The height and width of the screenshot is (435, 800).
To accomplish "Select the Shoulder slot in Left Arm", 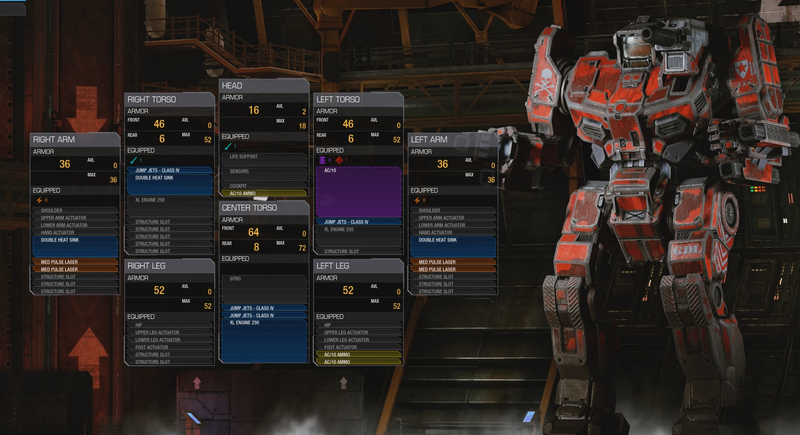I will (452, 210).
